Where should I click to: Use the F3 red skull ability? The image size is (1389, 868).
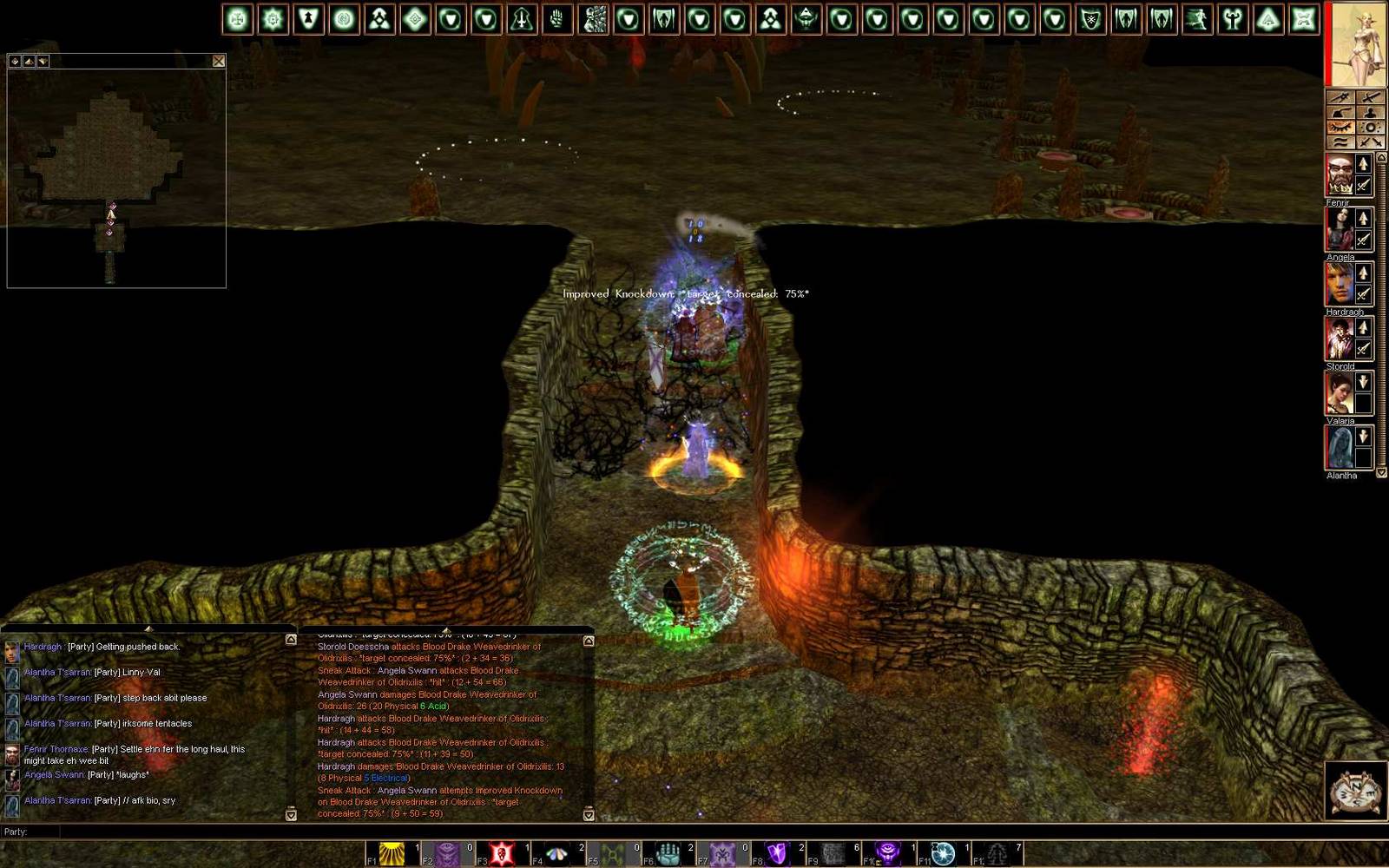(x=503, y=854)
